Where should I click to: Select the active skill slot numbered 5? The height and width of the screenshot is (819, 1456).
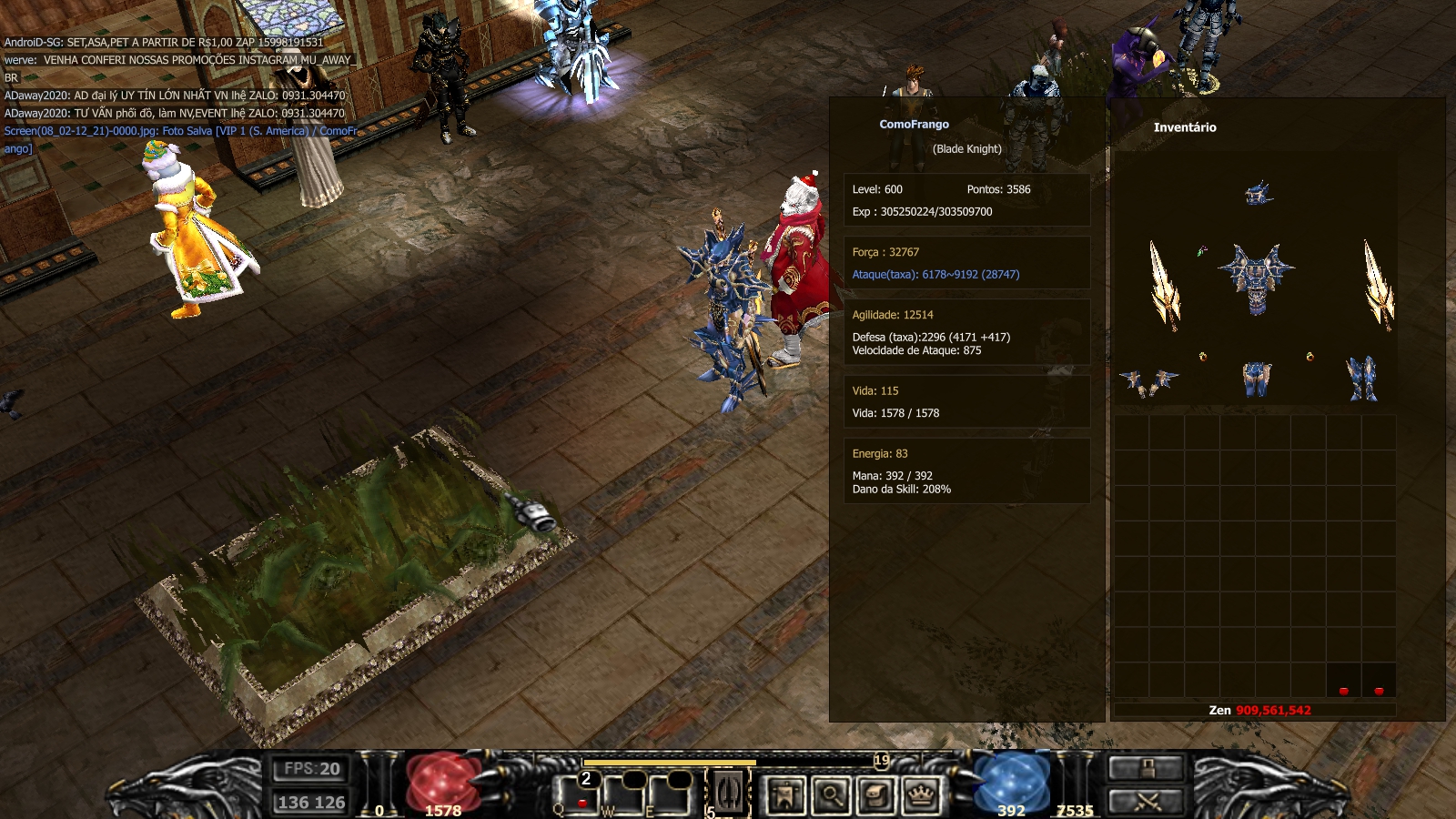pos(729,793)
